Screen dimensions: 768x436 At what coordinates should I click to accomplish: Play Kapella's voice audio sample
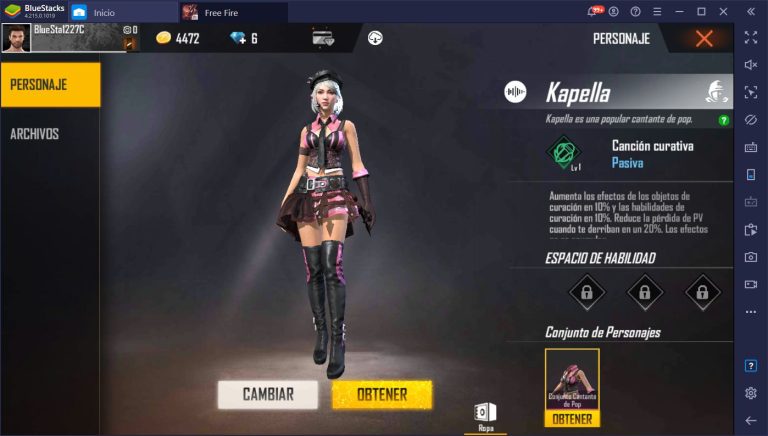tap(516, 93)
